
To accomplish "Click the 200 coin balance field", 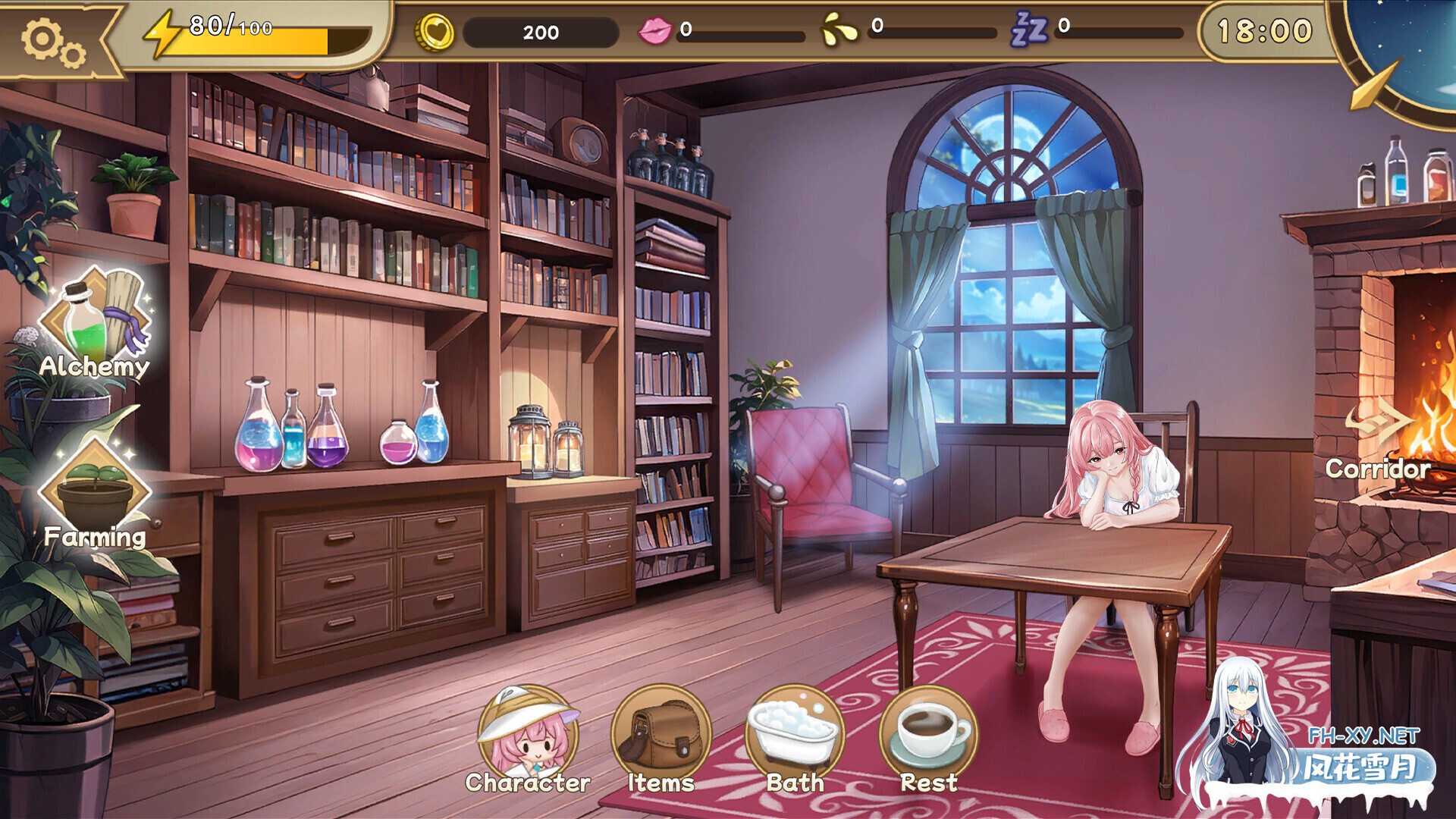I will [x=538, y=32].
